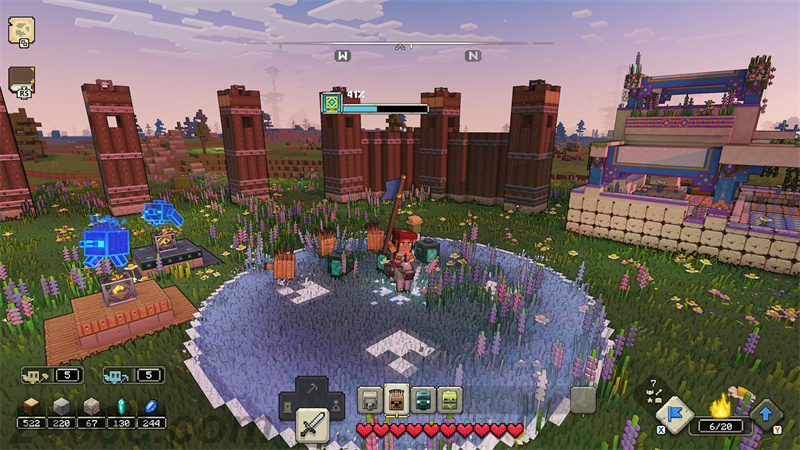Open the world map icon

point(21,31)
